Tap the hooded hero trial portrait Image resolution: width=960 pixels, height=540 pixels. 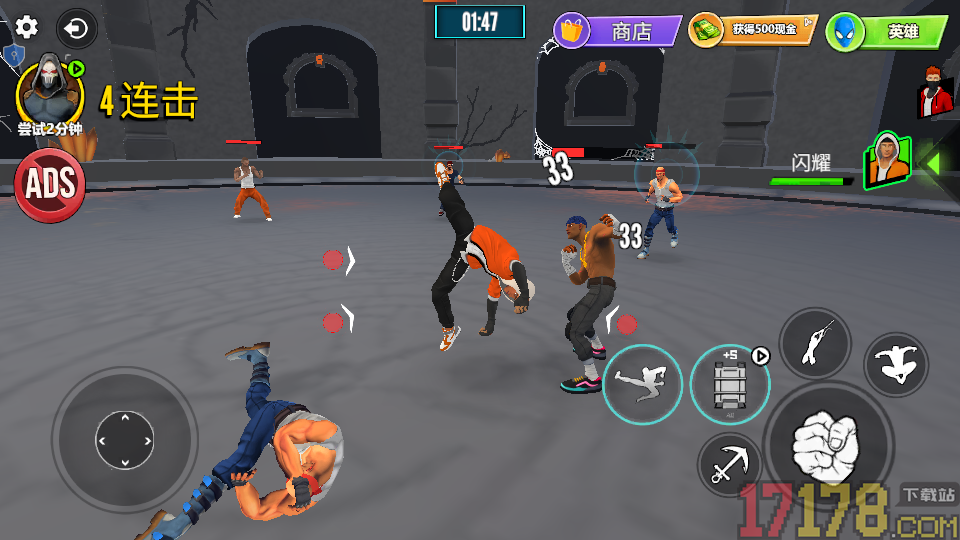click(47, 91)
